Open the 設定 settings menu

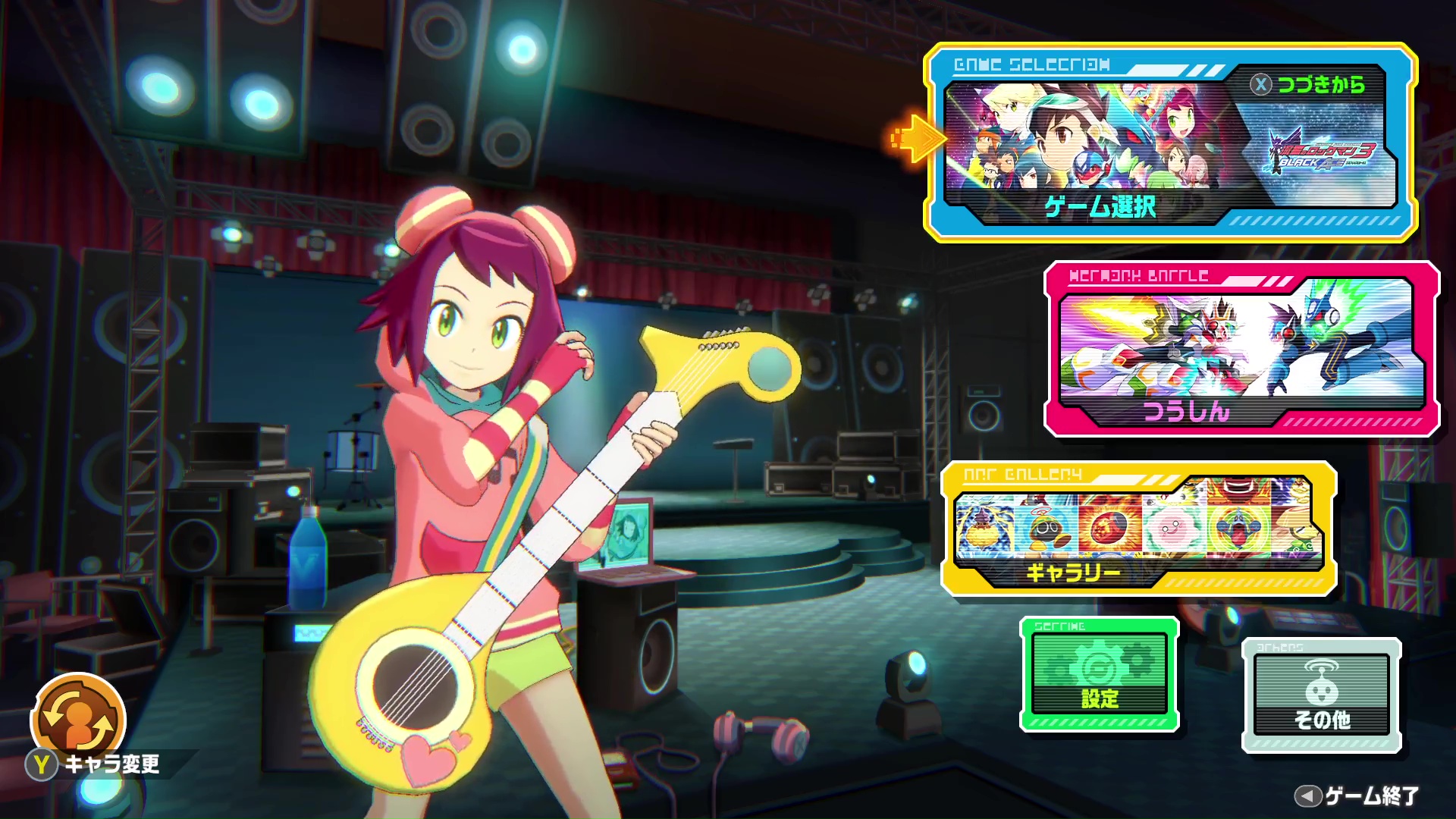point(1099,675)
